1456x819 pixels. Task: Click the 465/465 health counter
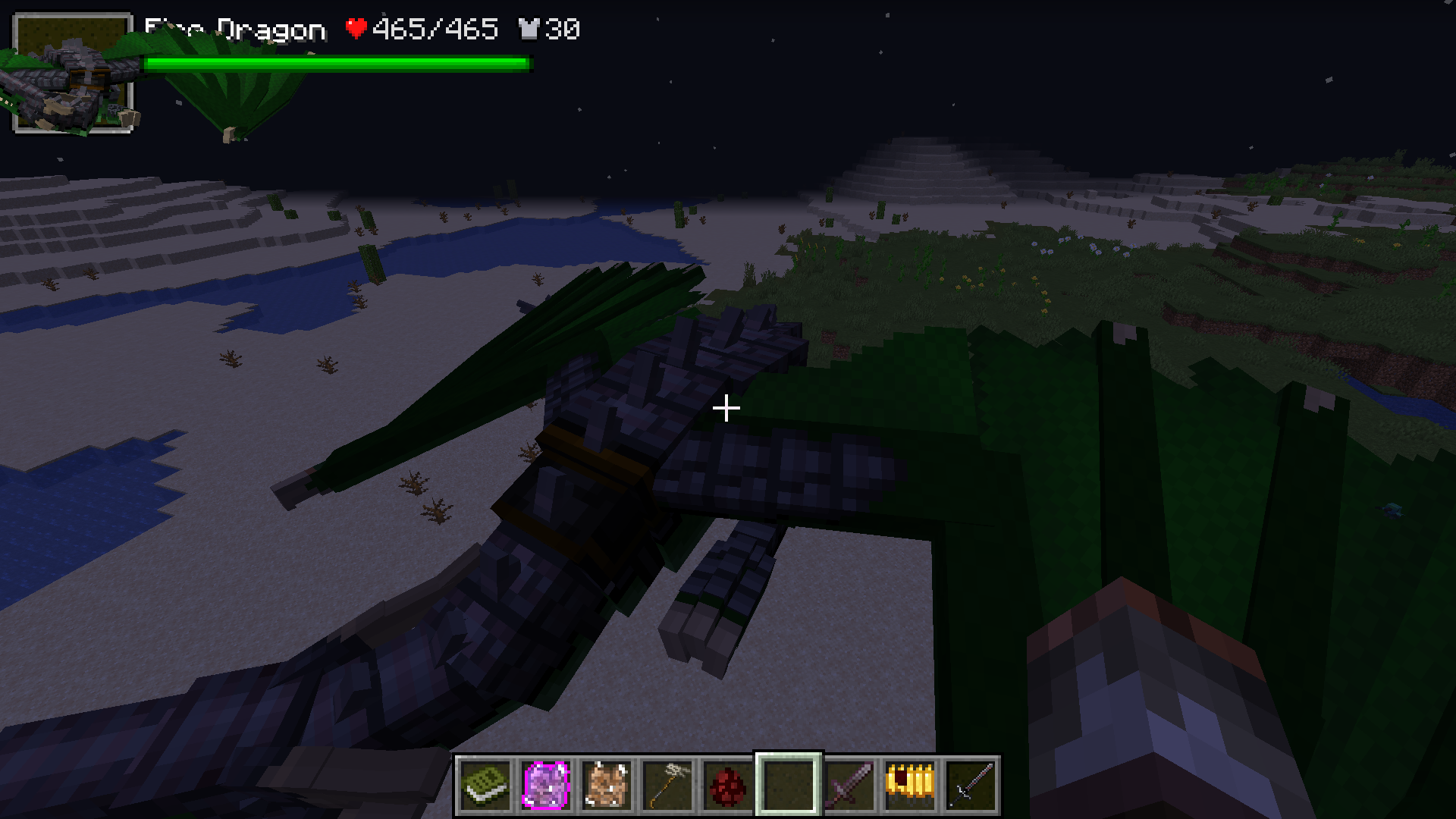432,29
